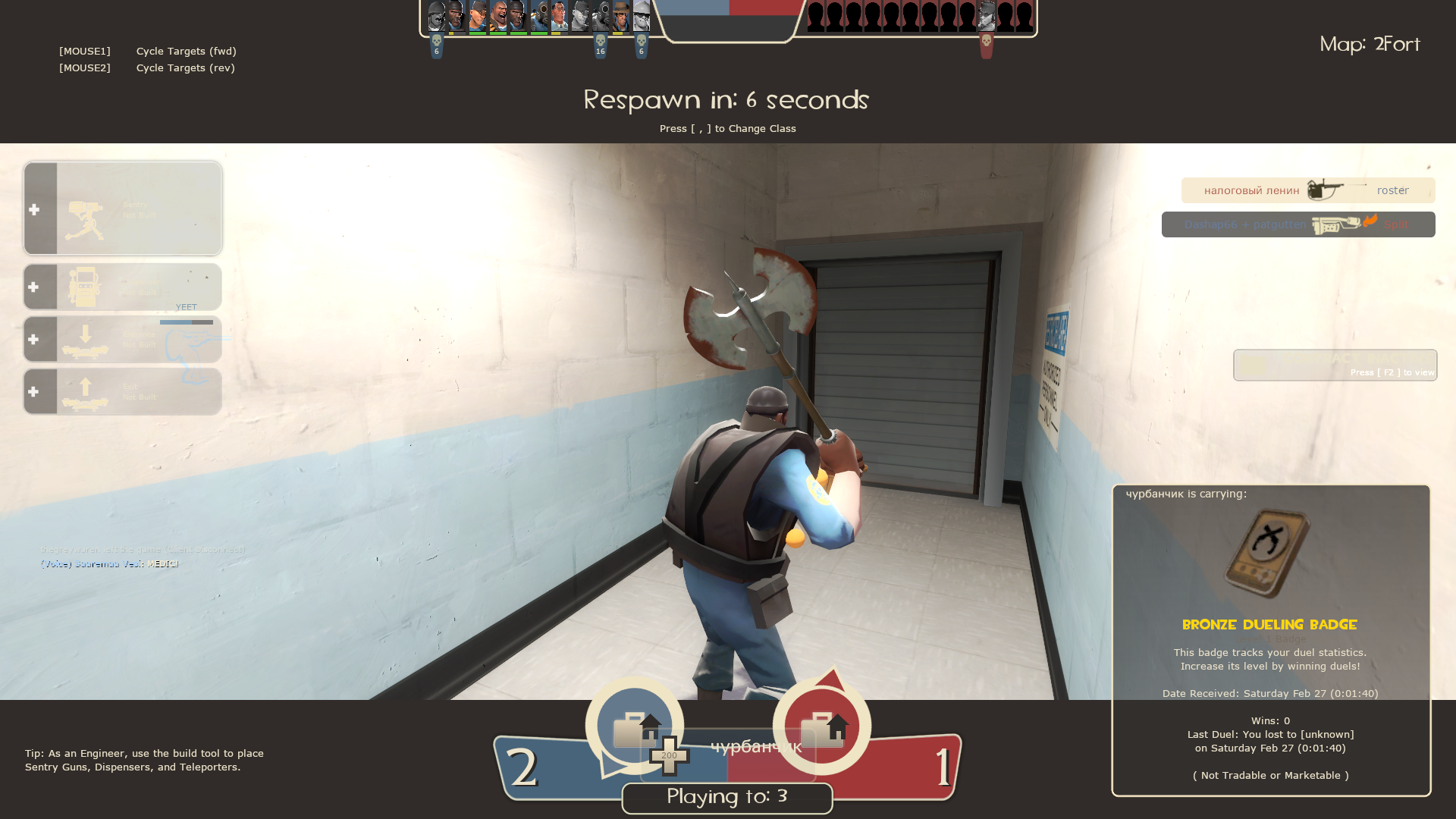Click the чурбанчик player nameplate
Viewport: 1456px width, 819px height.
[756, 747]
